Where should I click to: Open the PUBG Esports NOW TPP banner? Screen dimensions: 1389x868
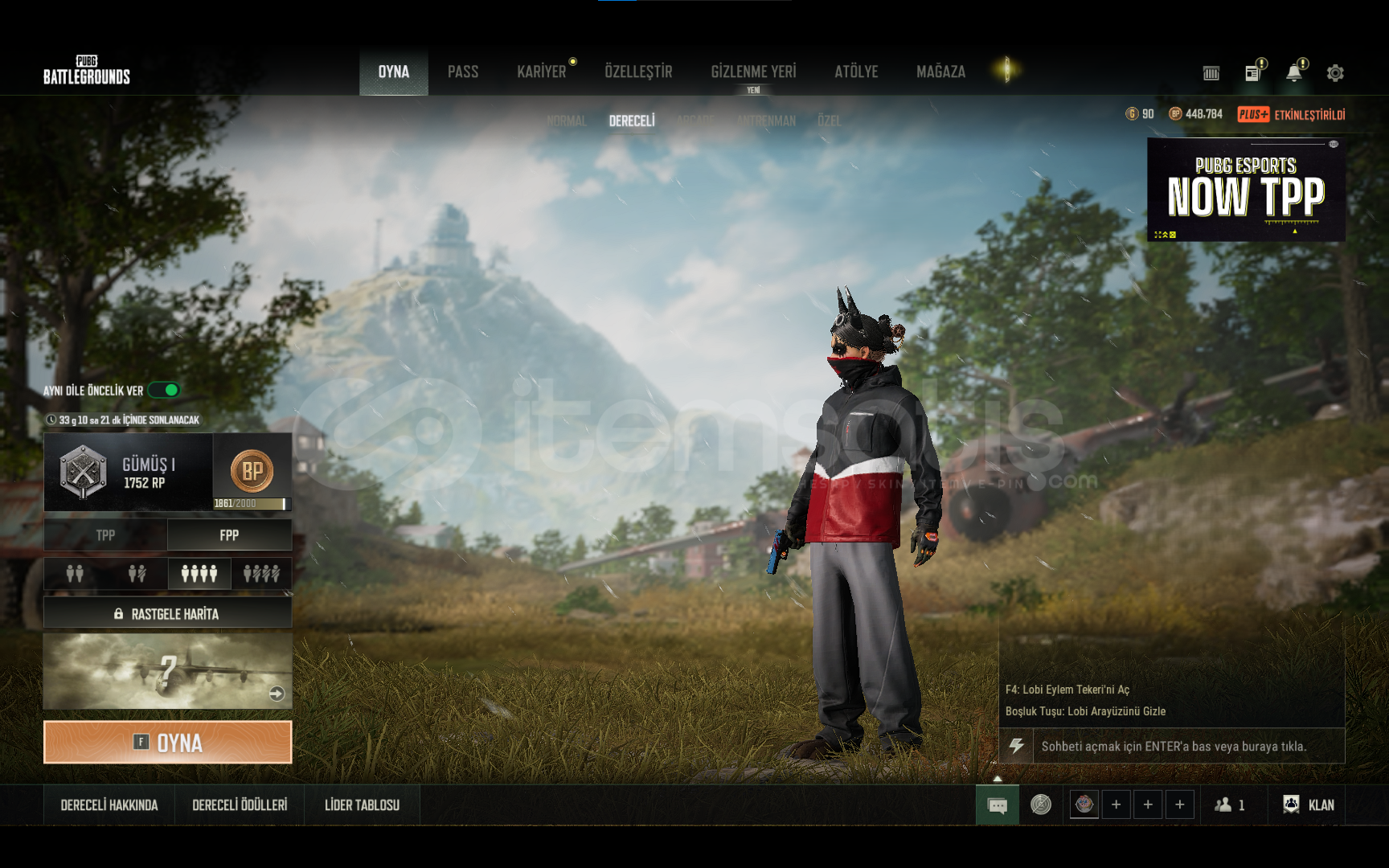1246,190
